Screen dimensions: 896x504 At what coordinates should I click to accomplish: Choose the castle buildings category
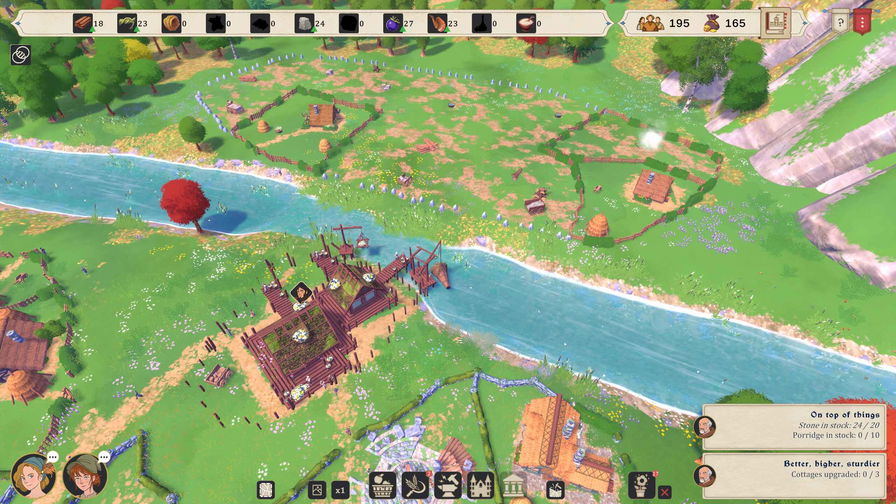(x=480, y=487)
